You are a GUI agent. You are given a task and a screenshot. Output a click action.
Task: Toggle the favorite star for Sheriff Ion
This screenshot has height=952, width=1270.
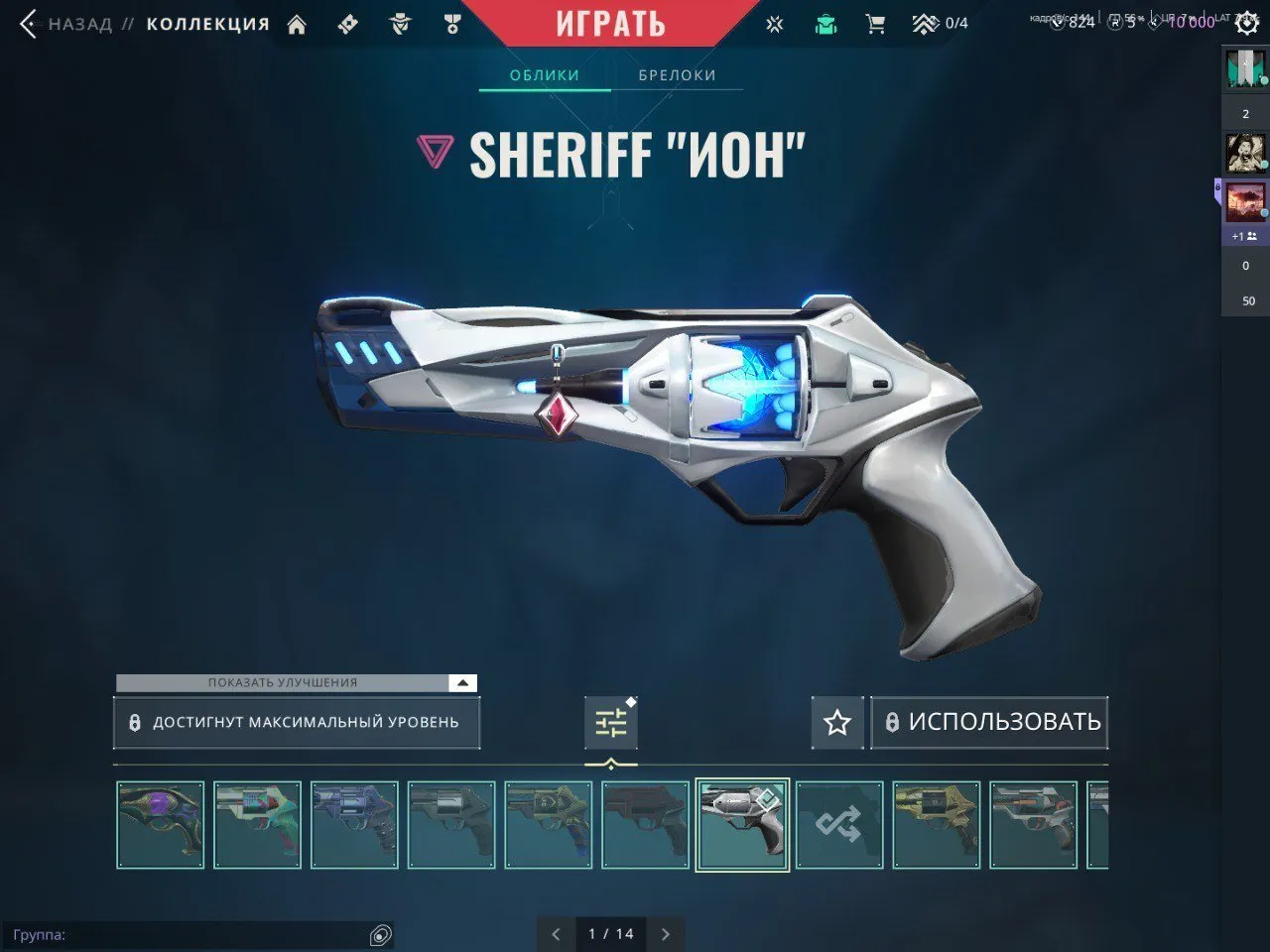pyautogui.click(x=836, y=722)
